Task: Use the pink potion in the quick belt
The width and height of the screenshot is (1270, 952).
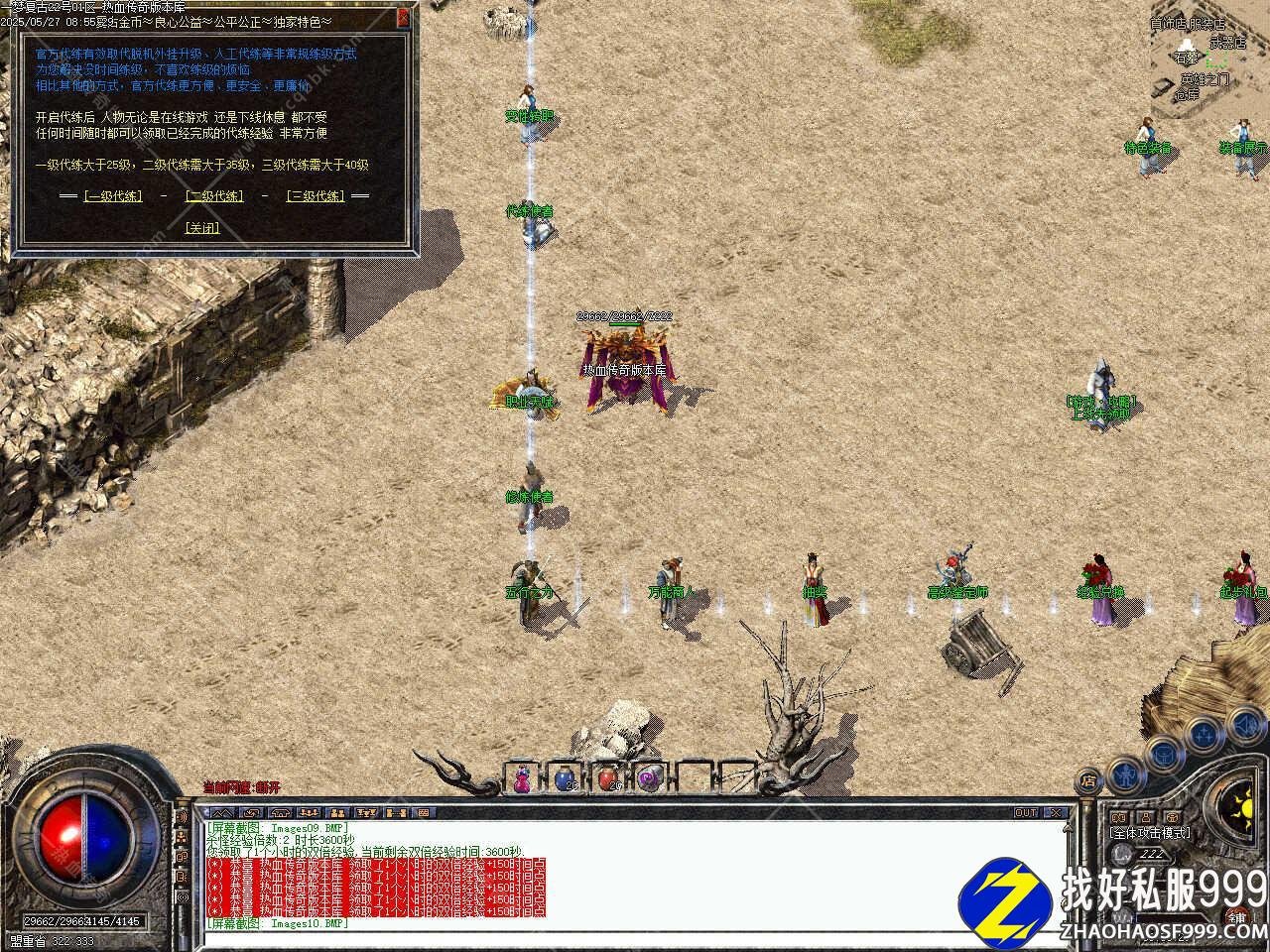Action: coord(522,779)
